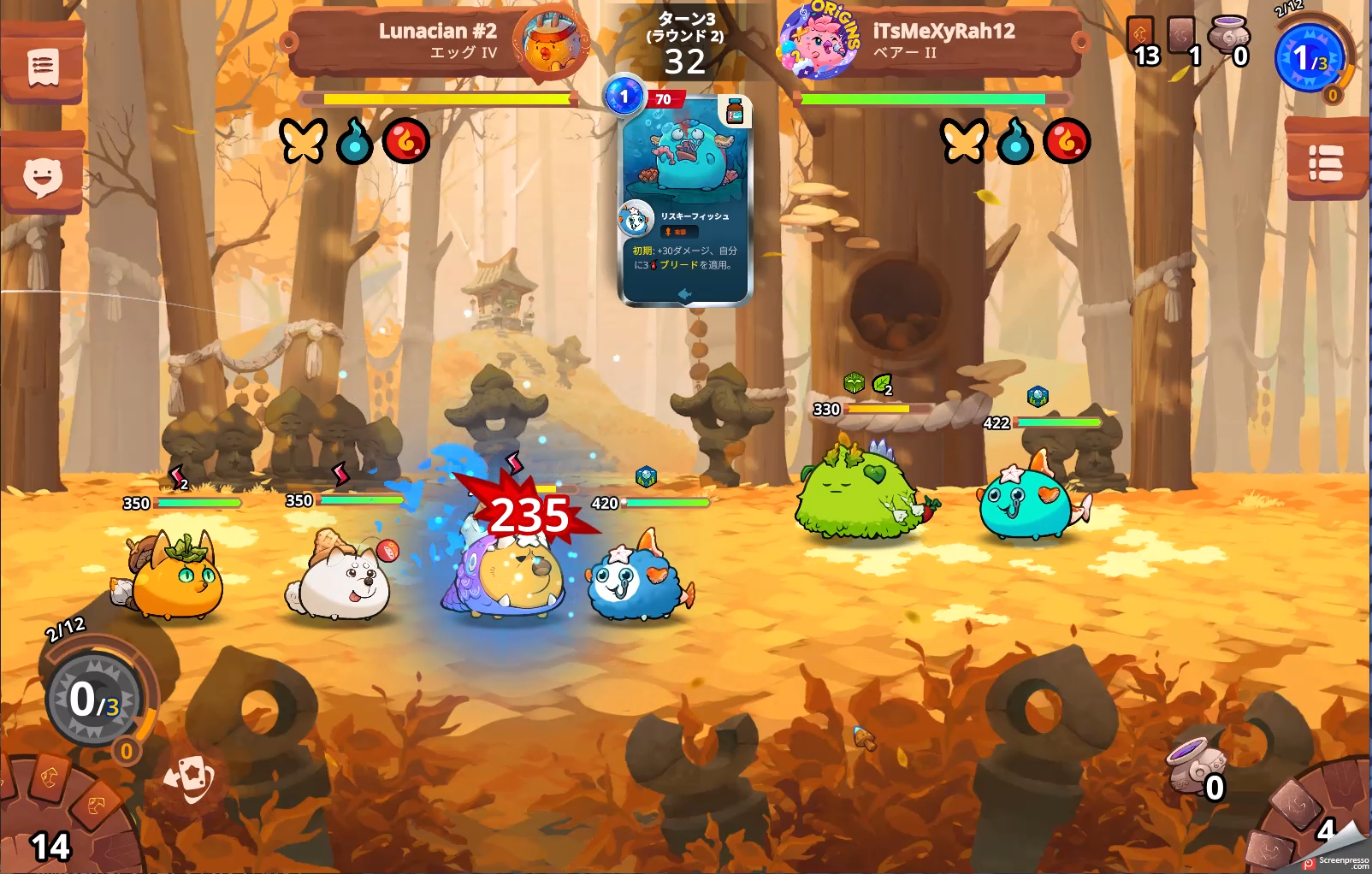Click iTsMeXyRah12's player avatar
Screen dimensions: 1372x874
click(x=819, y=41)
